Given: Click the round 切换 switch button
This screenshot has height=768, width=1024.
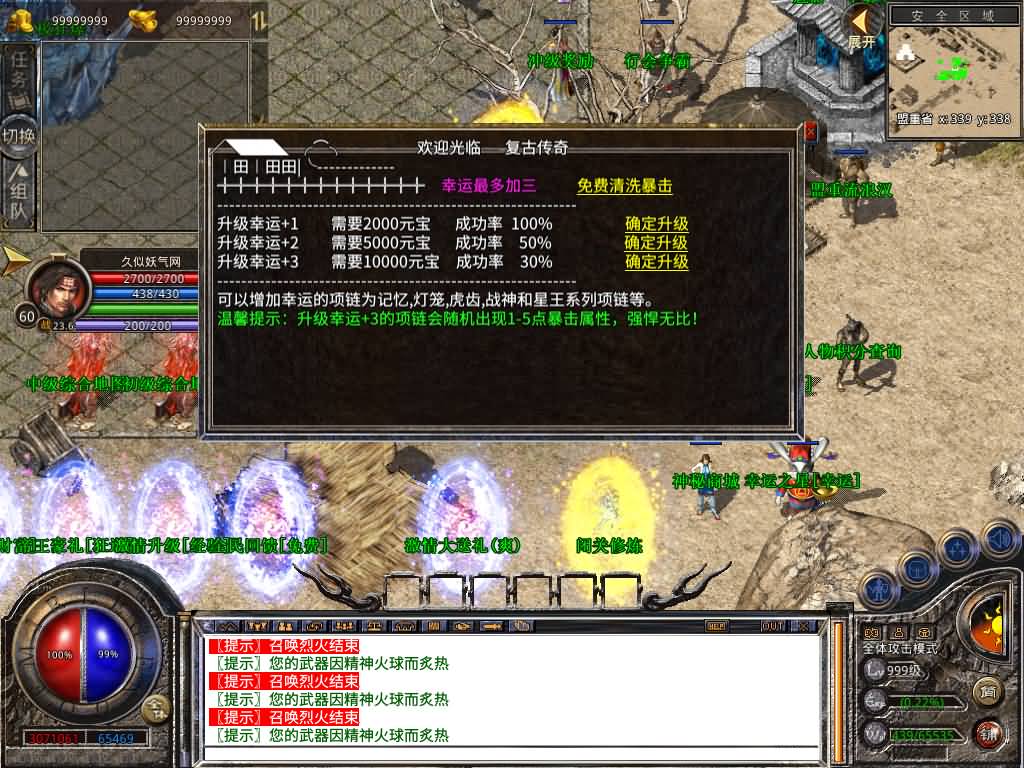Looking at the screenshot, I should tap(19, 135).
